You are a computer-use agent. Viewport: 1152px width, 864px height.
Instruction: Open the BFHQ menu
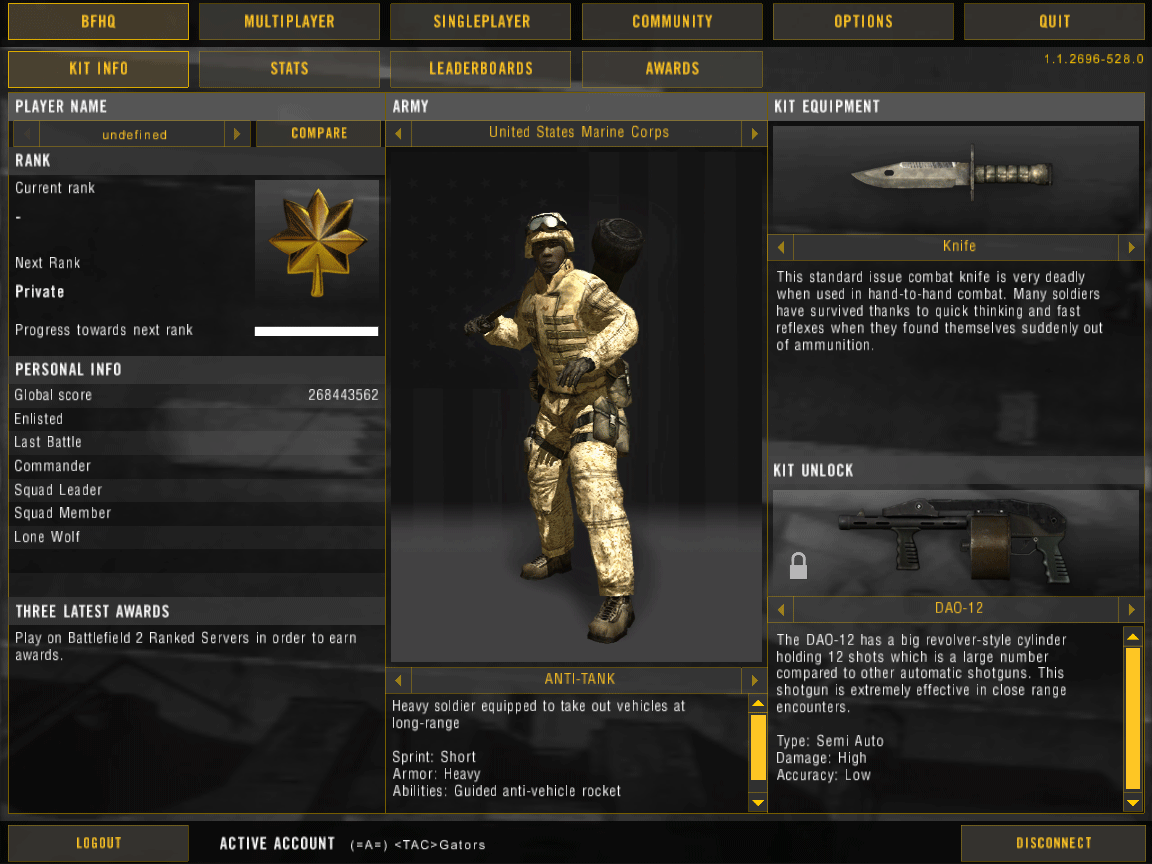(98, 21)
